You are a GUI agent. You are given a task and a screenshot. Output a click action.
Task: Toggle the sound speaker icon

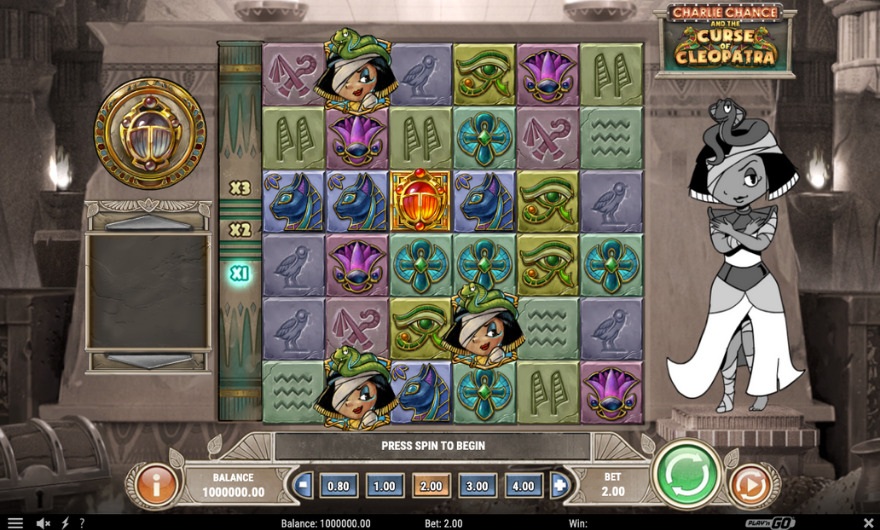[x=43, y=522]
